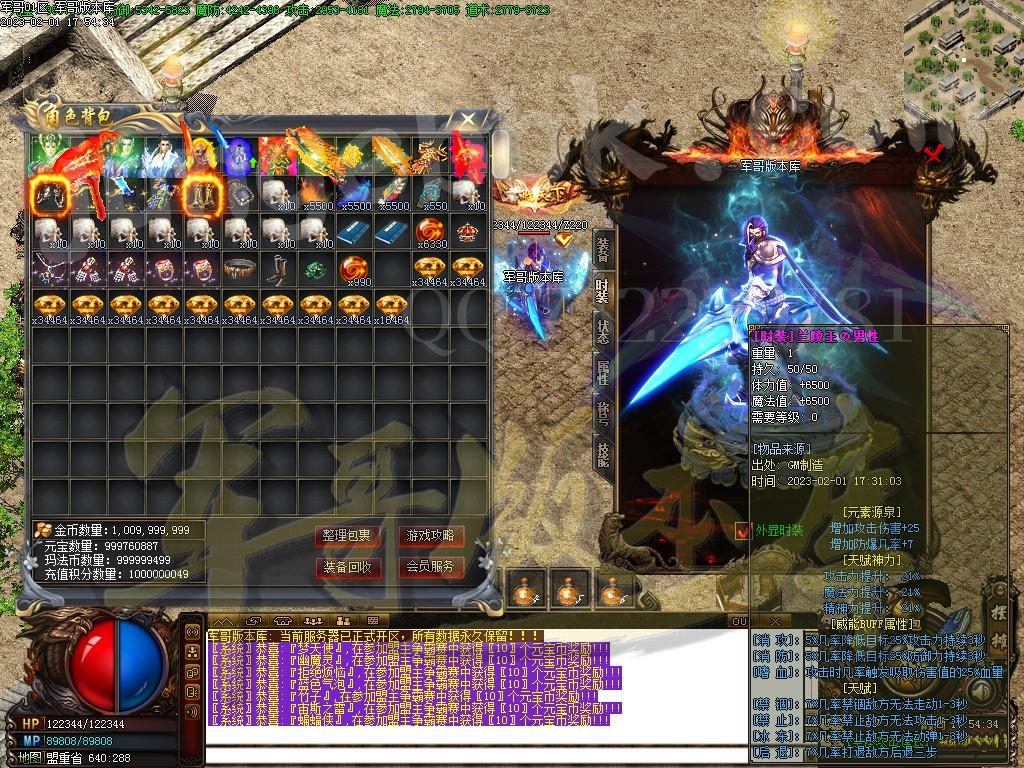This screenshot has width=1024, height=768.
Task: Open the 会员服务 member services
Action: [x=431, y=567]
